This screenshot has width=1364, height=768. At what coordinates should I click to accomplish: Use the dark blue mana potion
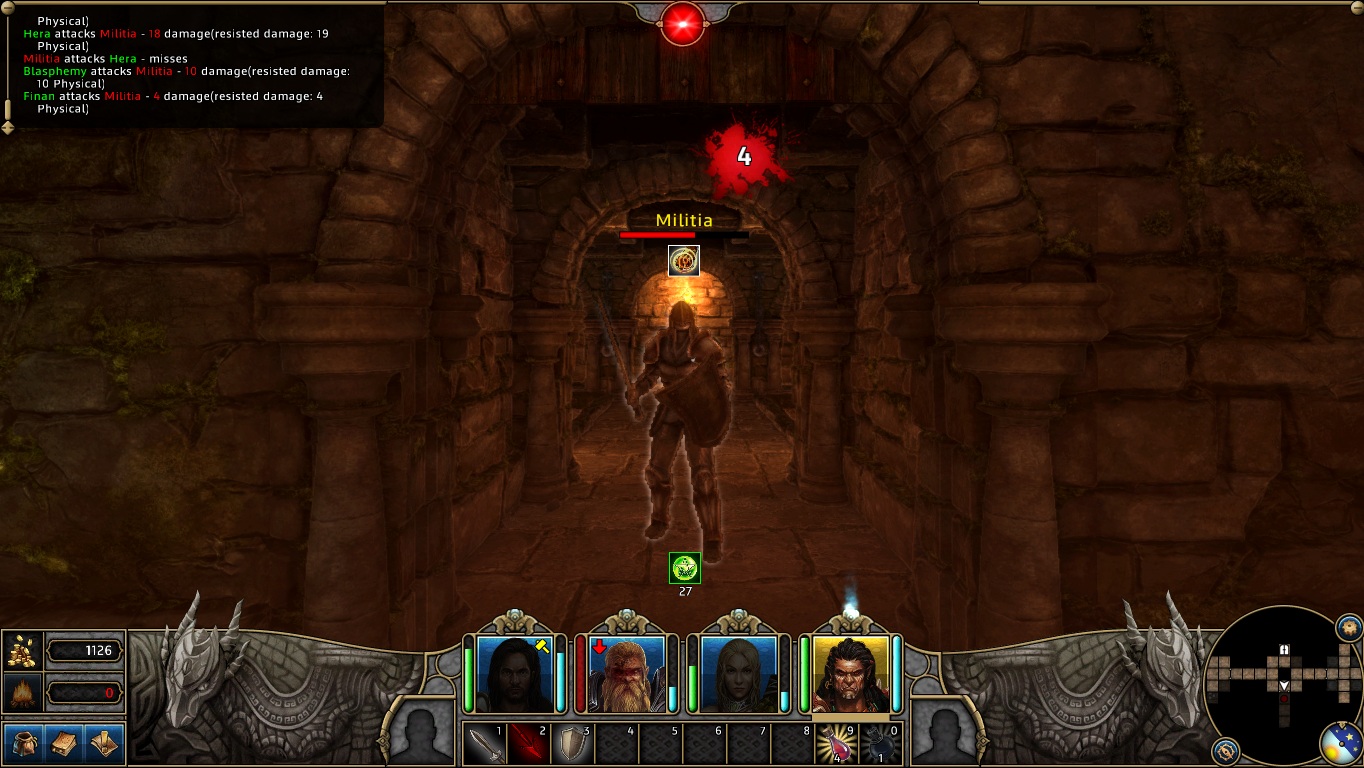[880, 744]
